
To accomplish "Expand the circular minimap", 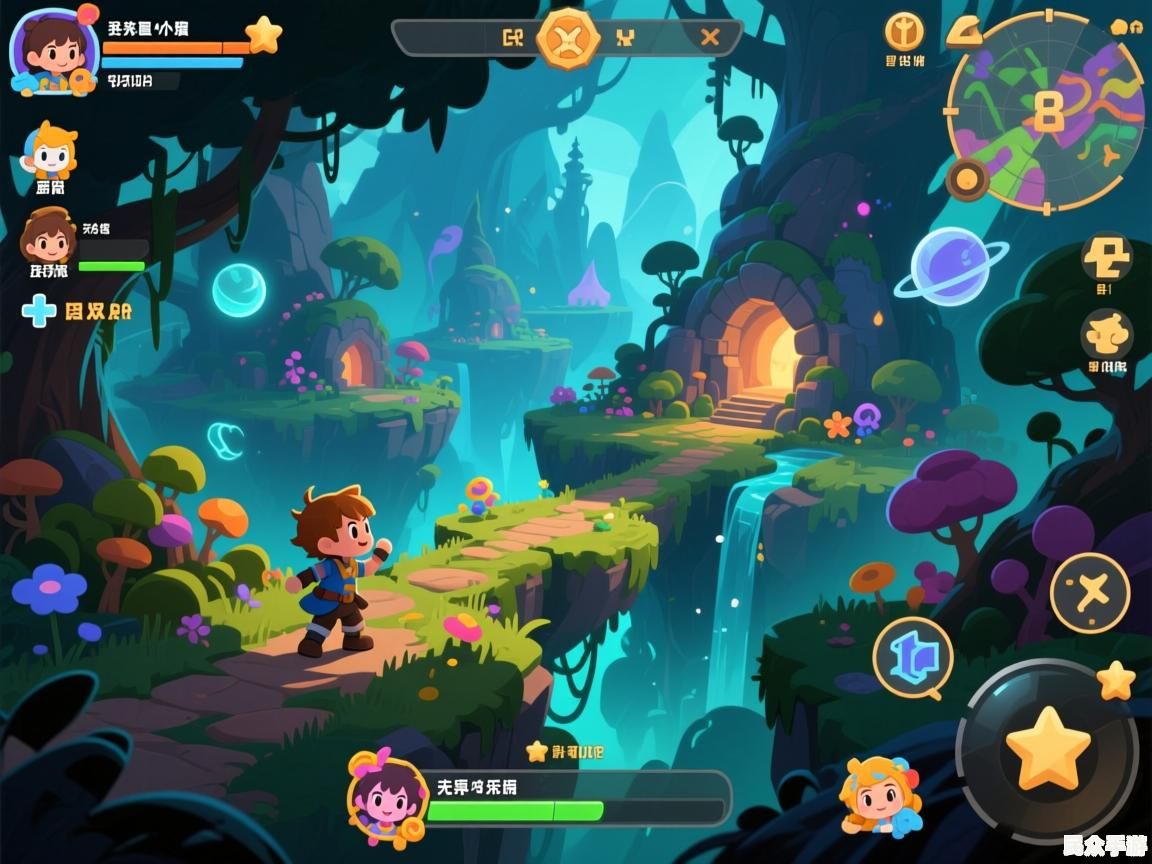I will tap(1045, 110).
